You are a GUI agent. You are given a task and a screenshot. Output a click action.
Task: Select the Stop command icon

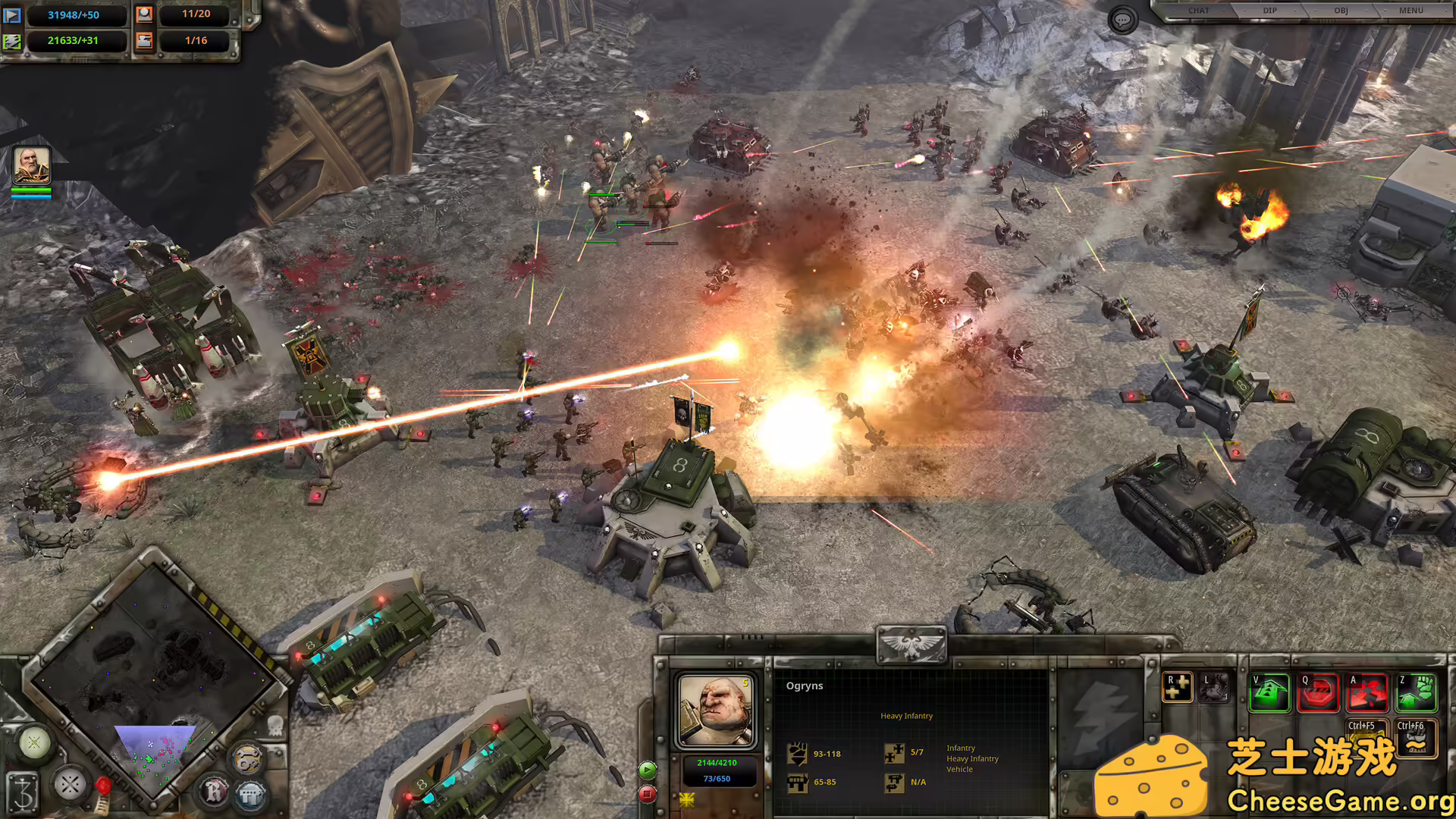(x=1319, y=692)
